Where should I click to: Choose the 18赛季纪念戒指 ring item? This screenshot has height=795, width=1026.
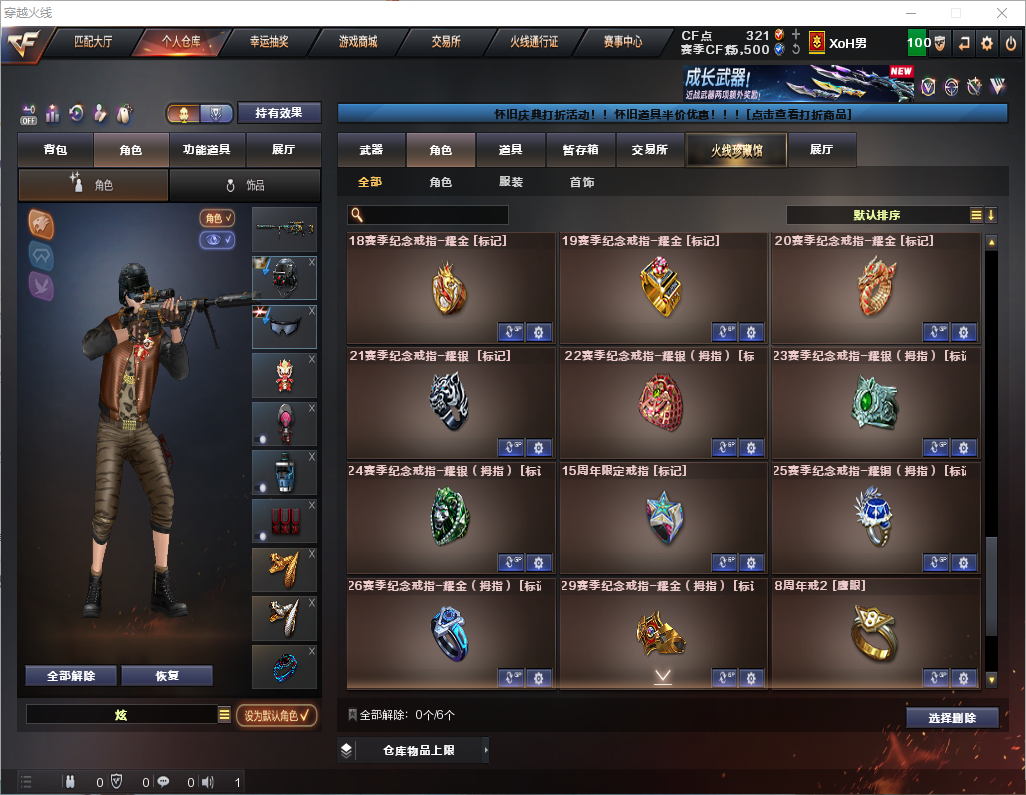[x=450, y=289]
